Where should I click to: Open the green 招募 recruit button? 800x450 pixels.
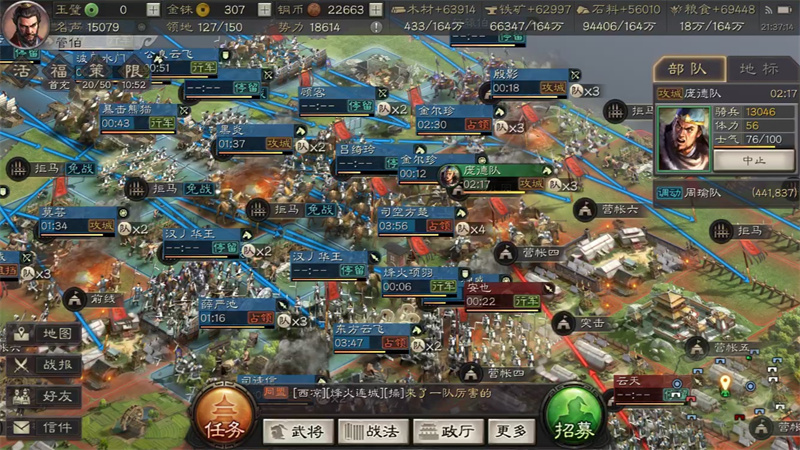(x=573, y=415)
